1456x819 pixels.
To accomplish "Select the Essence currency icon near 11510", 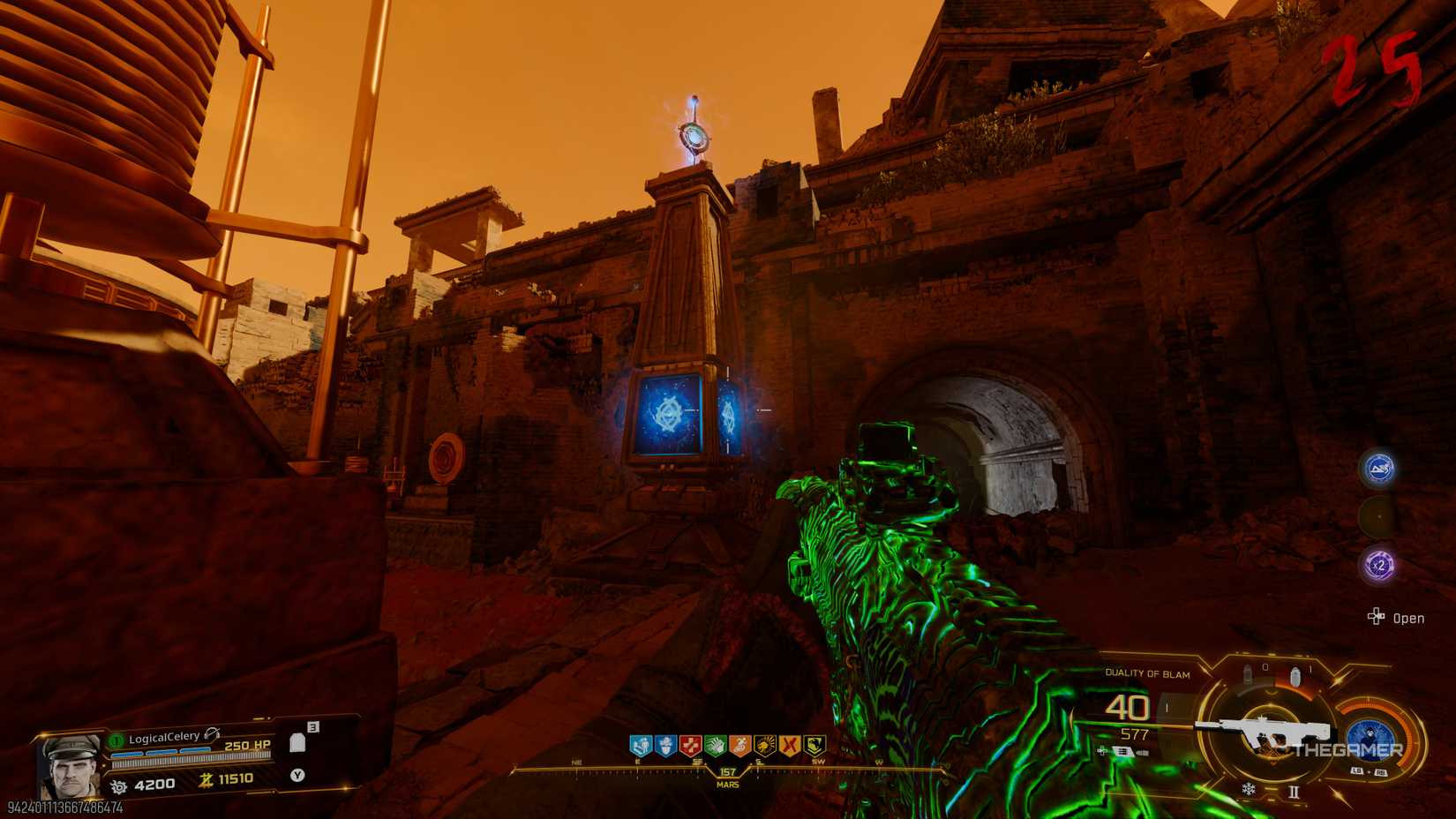I will coord(206,781).
